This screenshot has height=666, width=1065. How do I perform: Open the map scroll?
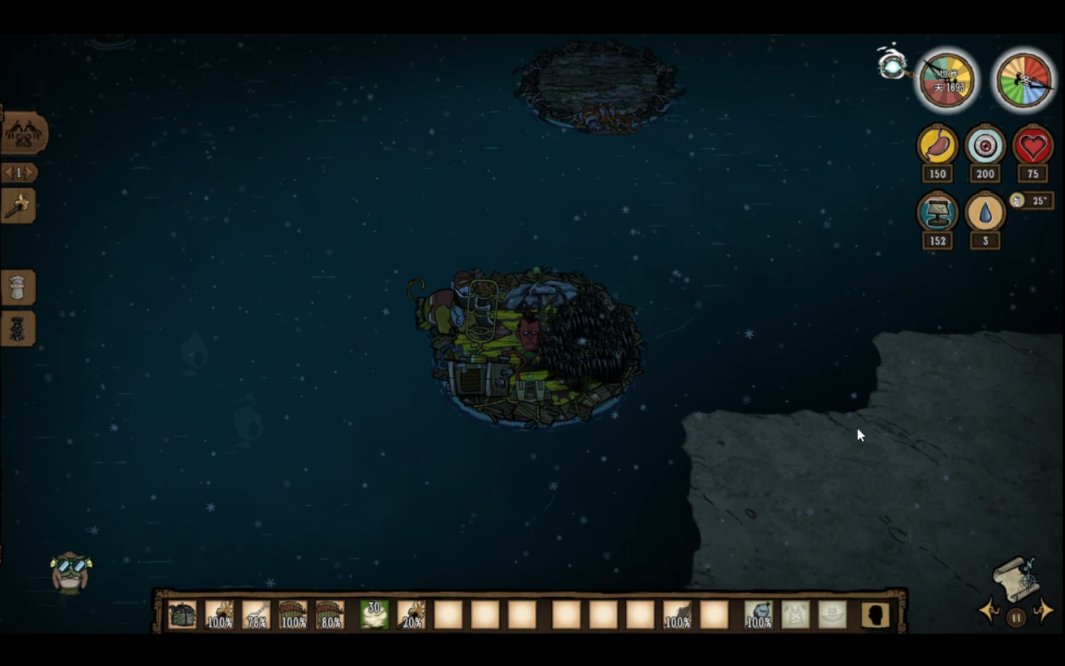click(1015, 578)
